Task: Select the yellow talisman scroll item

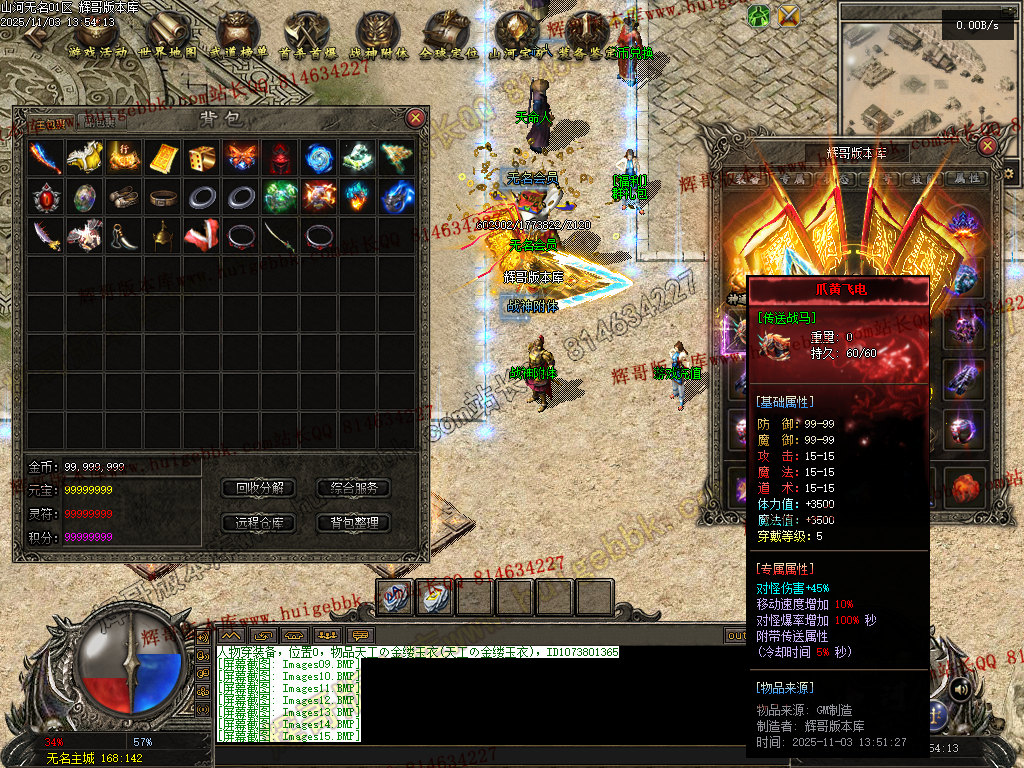Action: [163, 158]
